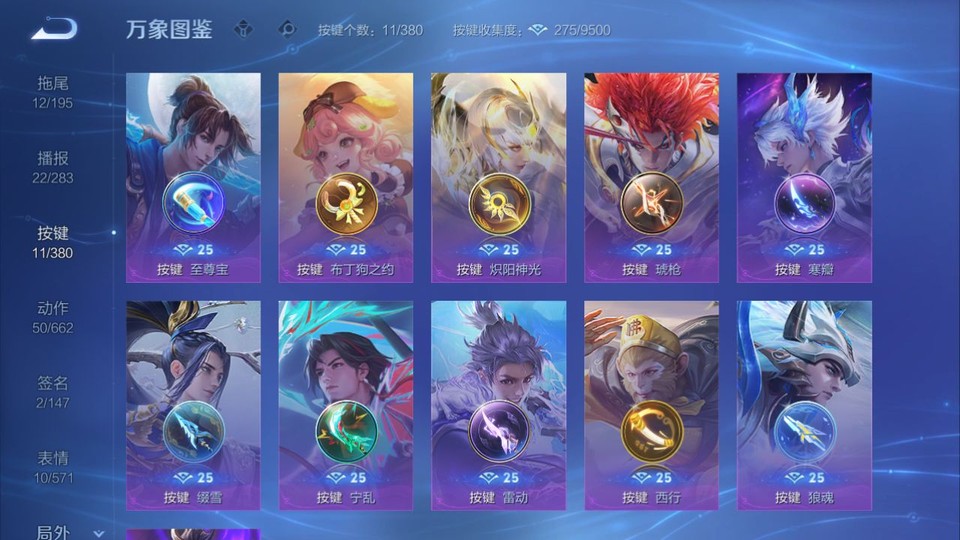The height and width of the screenshot is (540, 960).
Task: Choose the 寒耀 button skin card
Action: 804,178
